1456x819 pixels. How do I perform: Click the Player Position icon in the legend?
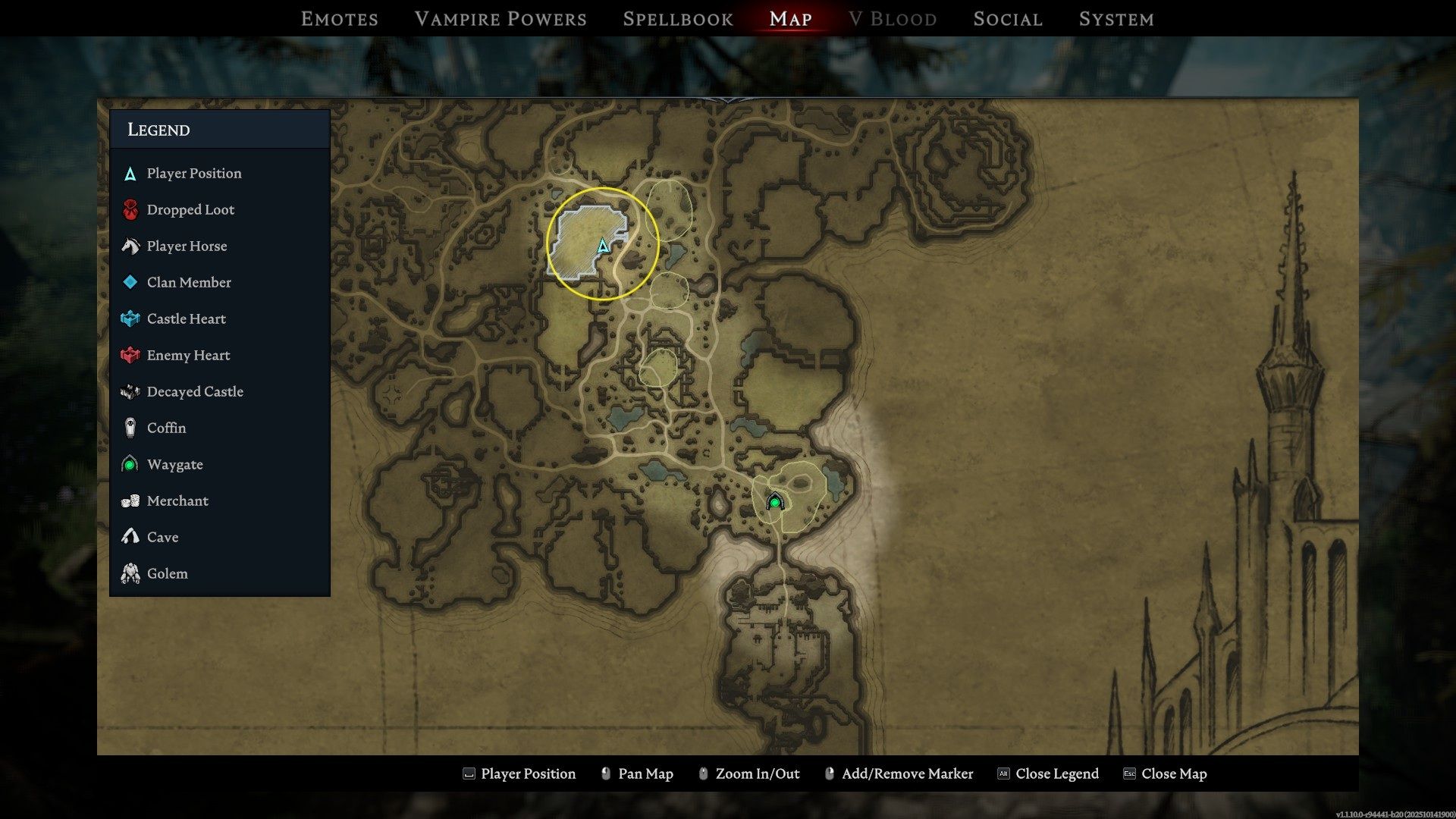pyautogui.click(x=130, y=173)
